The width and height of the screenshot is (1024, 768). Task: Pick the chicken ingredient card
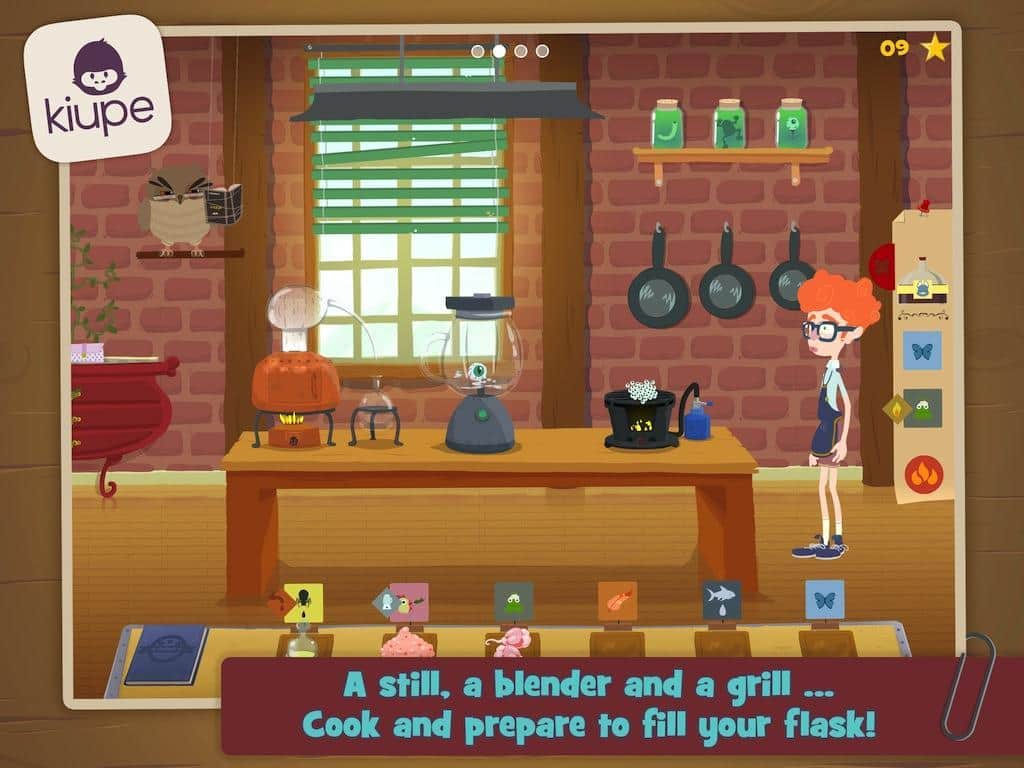coord(408,602)
